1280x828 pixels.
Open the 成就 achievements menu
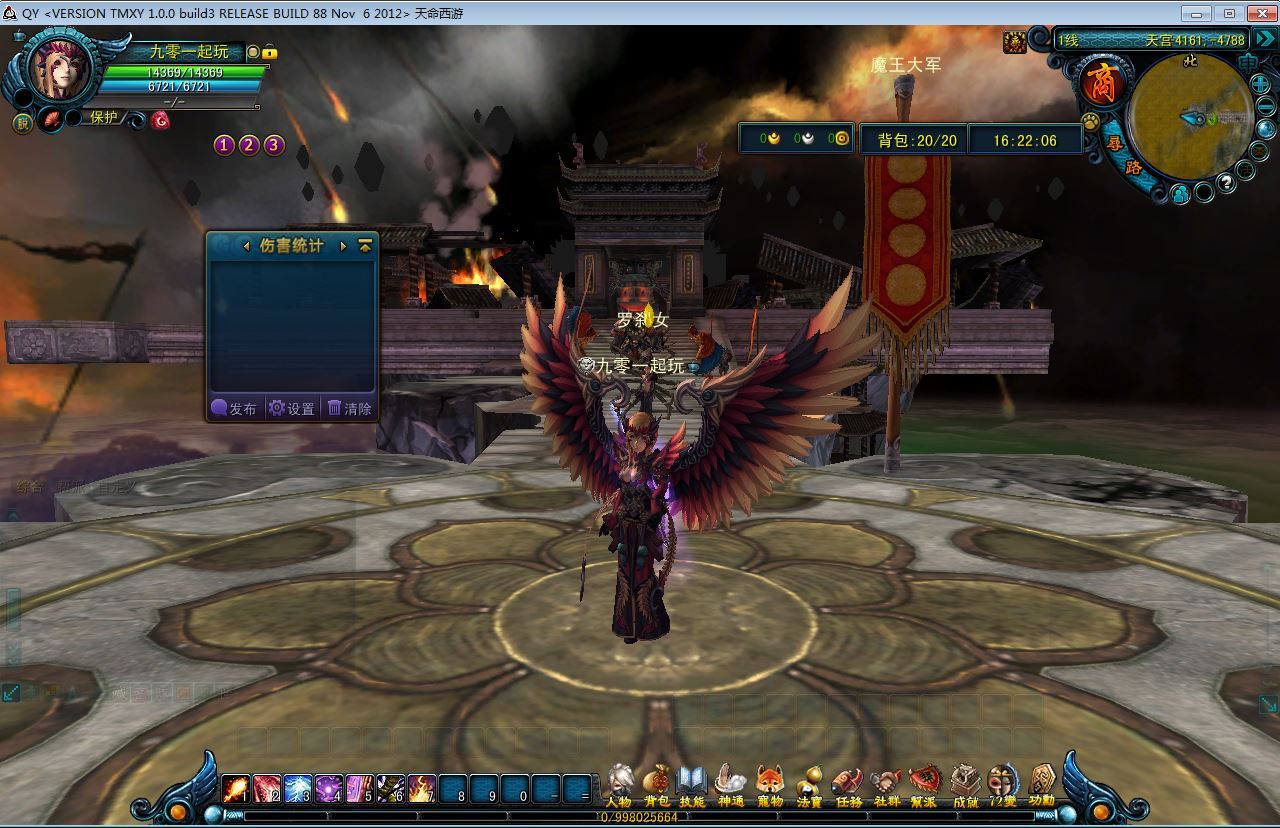click(x=965, y=785)
